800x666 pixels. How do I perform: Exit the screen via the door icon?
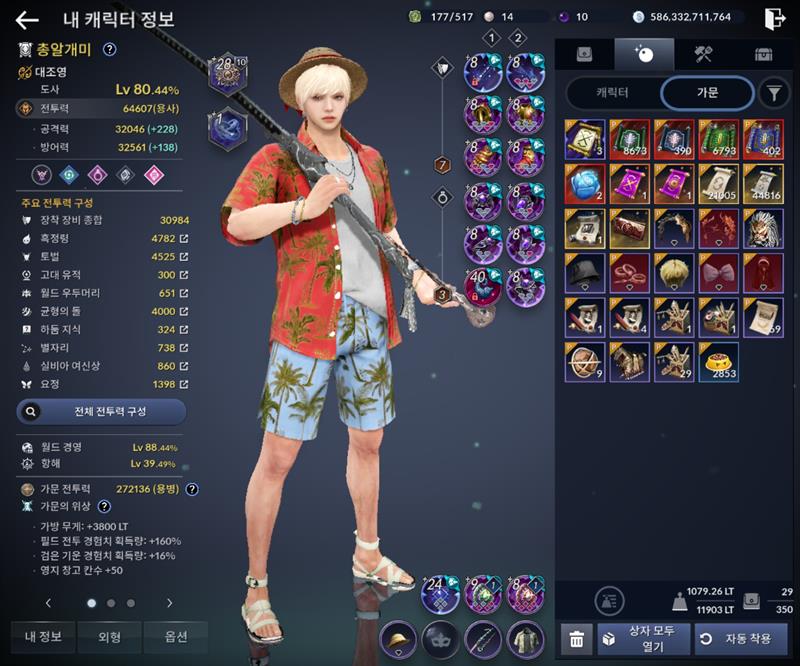[x=775, y=18]
